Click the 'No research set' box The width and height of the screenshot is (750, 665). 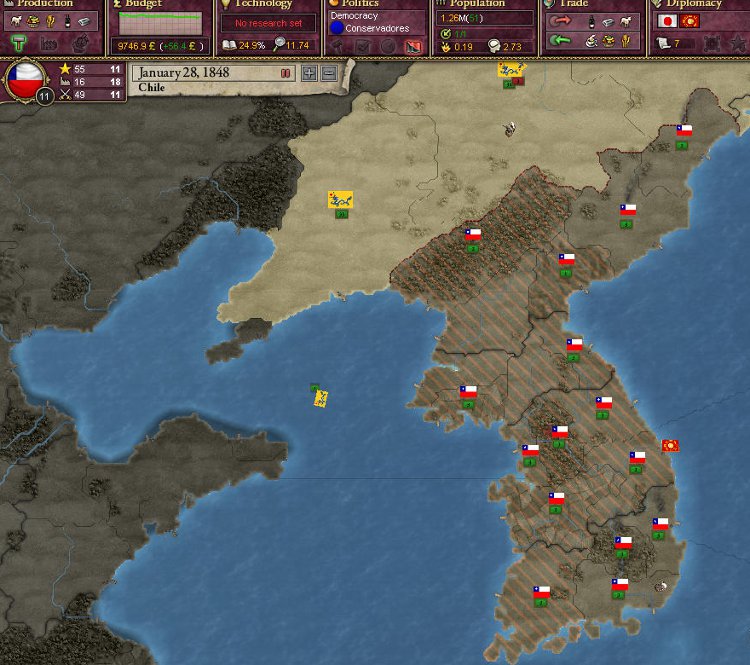(268, 23)
